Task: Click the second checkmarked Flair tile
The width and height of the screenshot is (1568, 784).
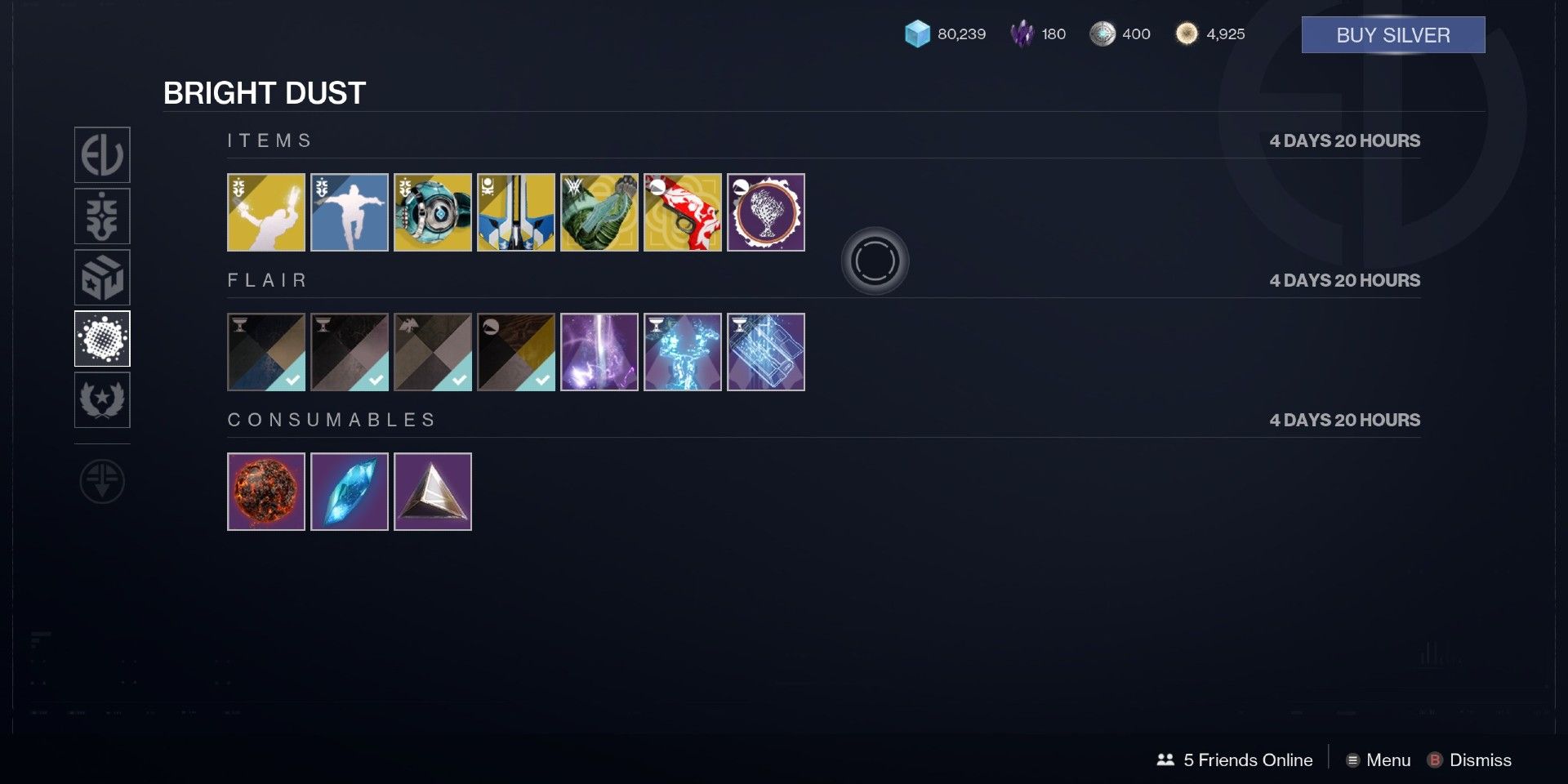Action: (x=350, y=352)
